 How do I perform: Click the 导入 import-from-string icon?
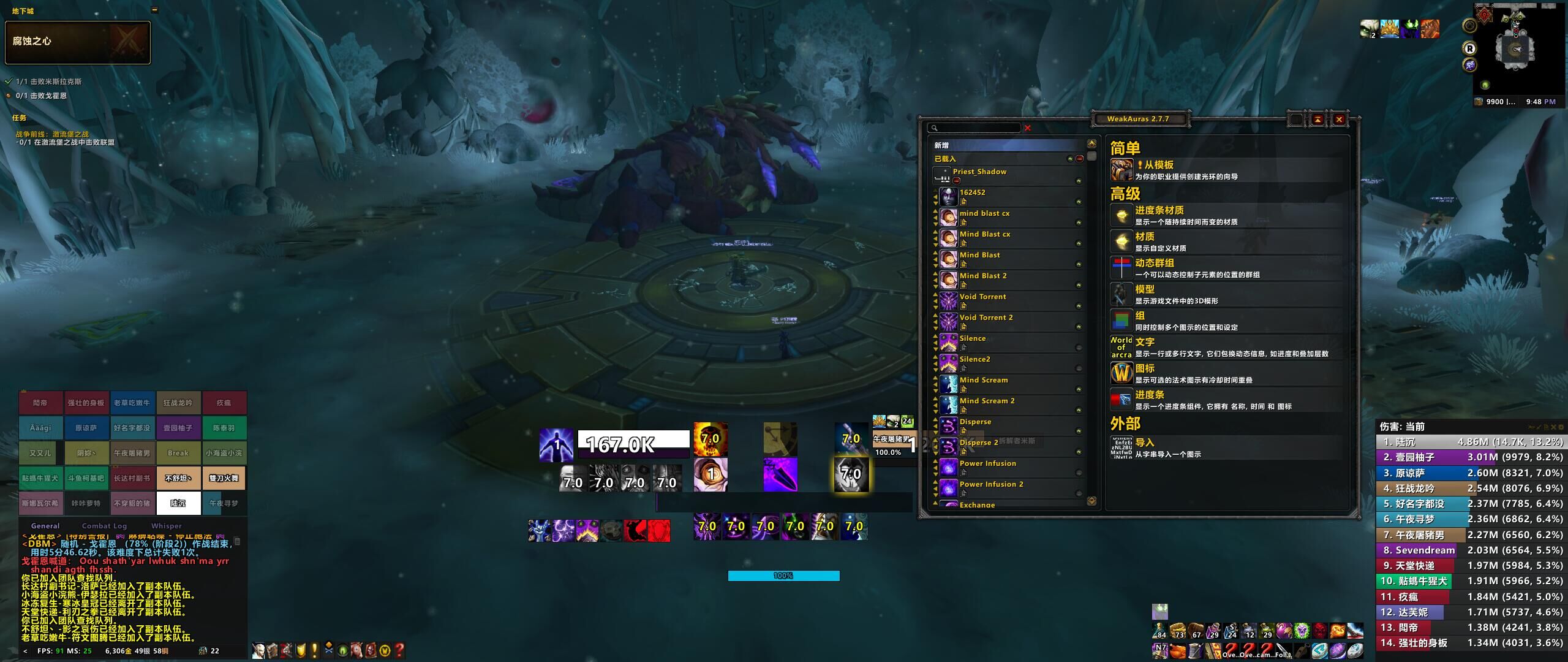point(1121,447)
